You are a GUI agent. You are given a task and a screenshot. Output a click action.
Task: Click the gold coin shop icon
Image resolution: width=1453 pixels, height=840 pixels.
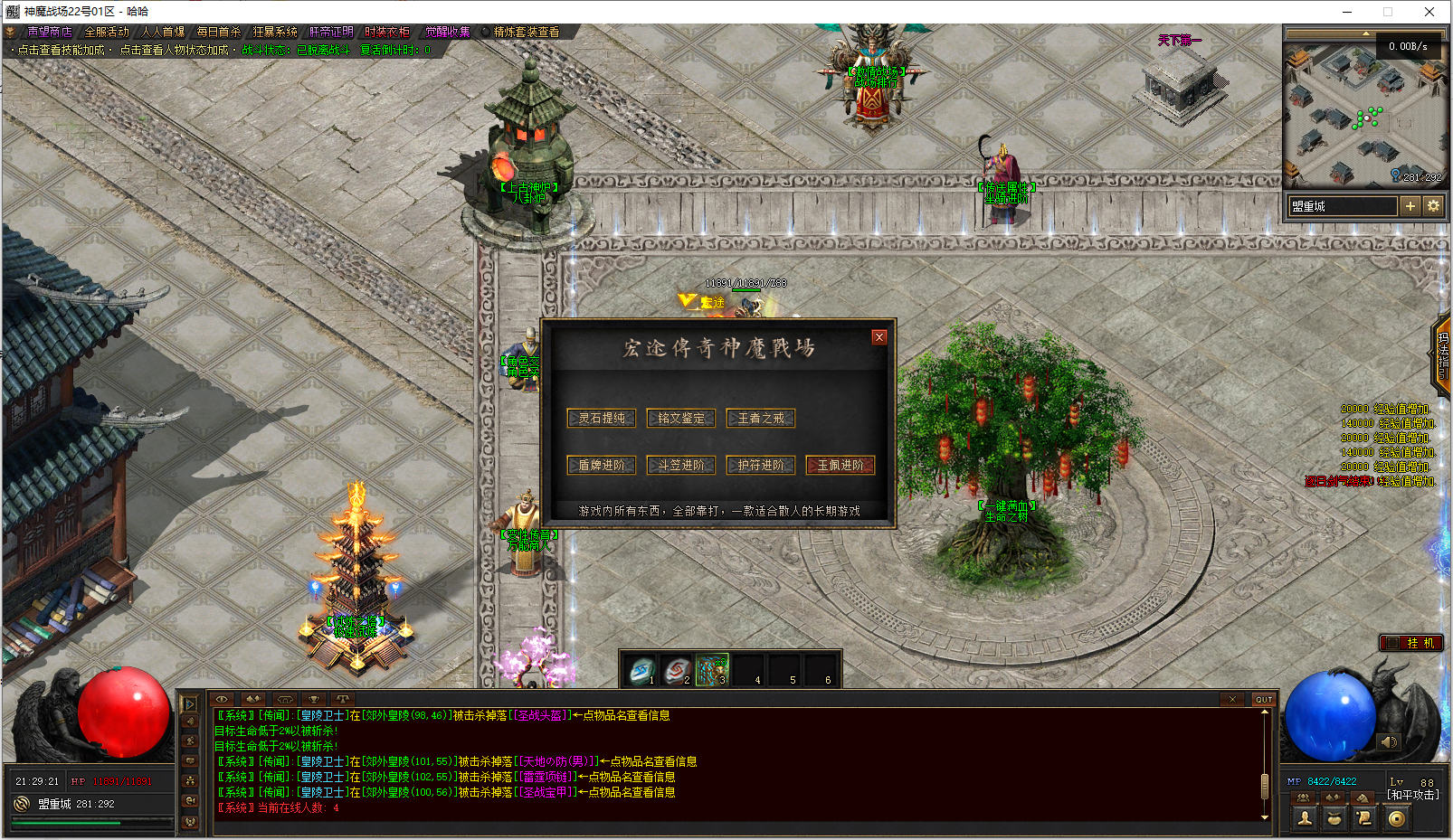(x=1397, y=818)
